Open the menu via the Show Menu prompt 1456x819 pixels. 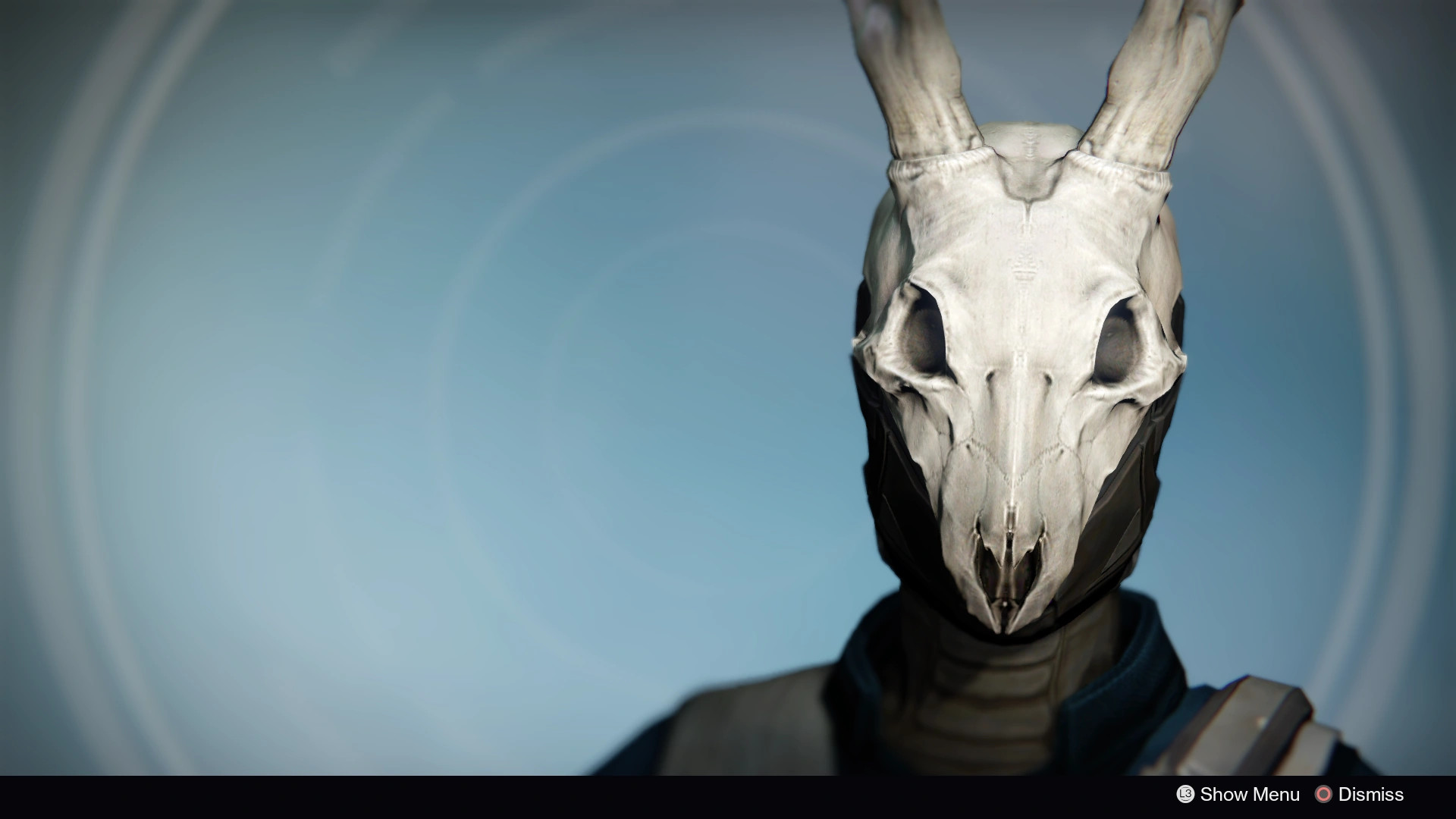(1250, 795)
